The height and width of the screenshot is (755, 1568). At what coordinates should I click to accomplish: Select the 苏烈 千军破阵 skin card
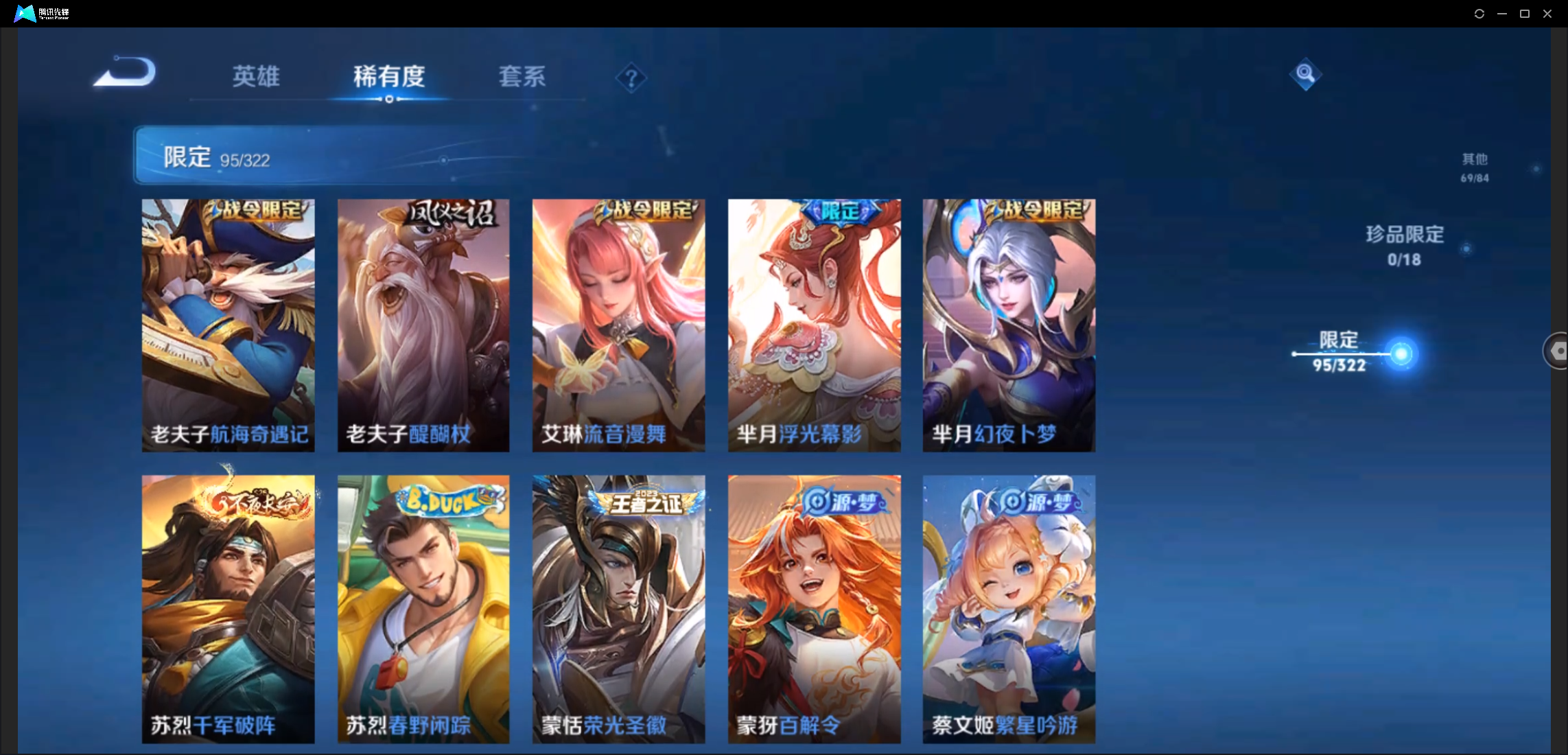[228, 608]
